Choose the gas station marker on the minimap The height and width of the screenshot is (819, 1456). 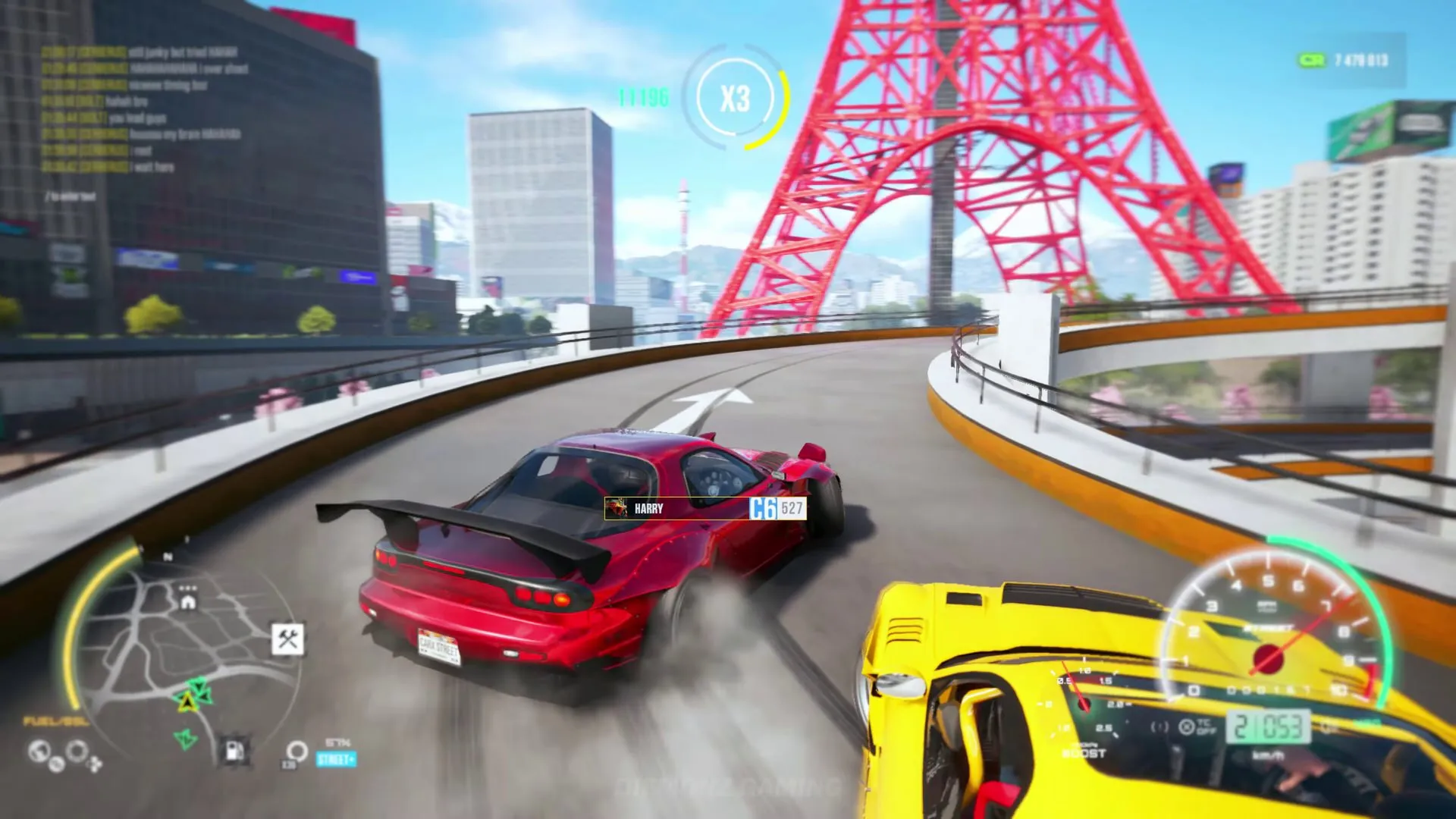pyautogui.click(x=234, y=750)
